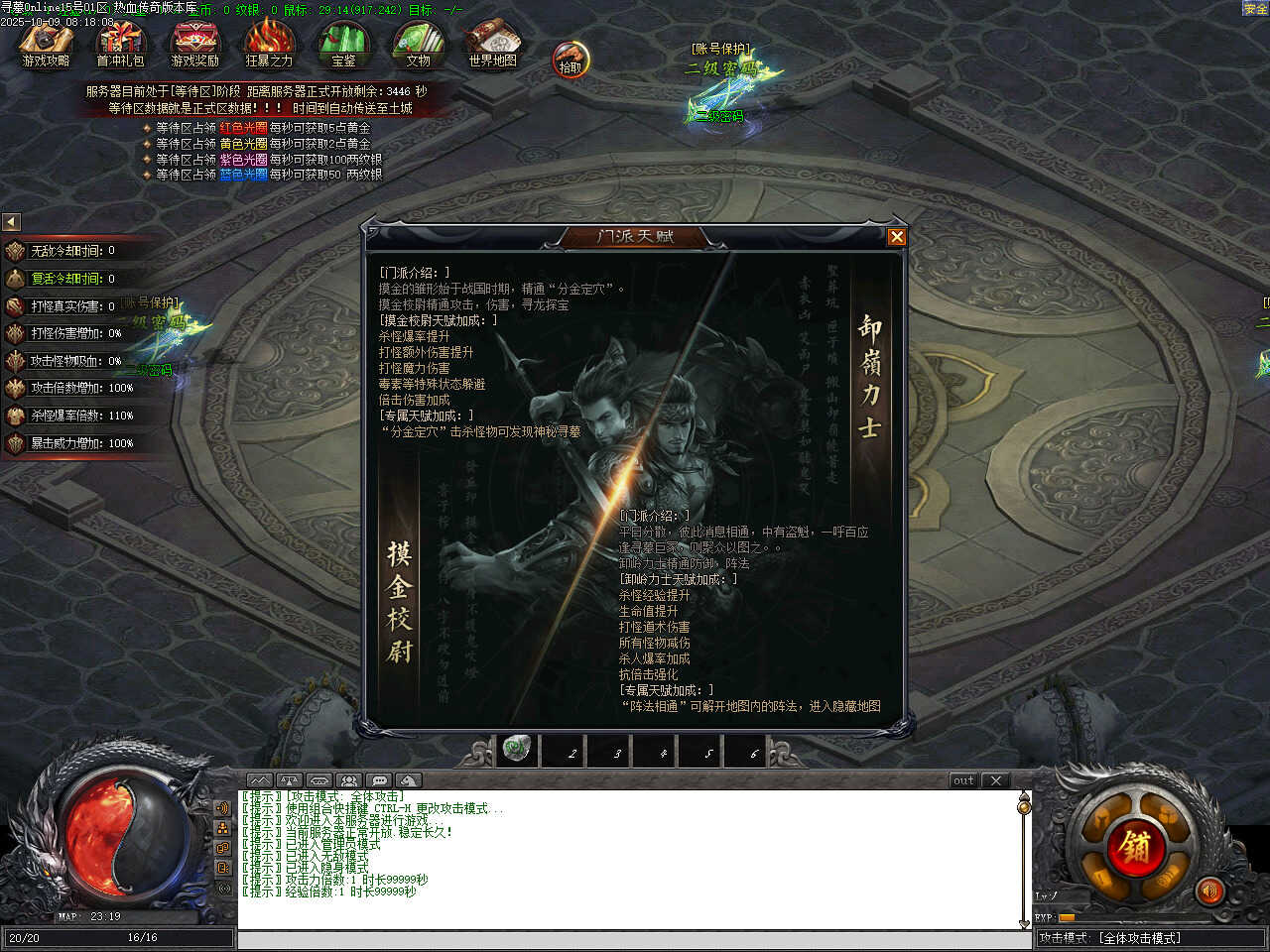Open the speech bubble chat channel button
1270x952 pixels.
coord(380,780)
